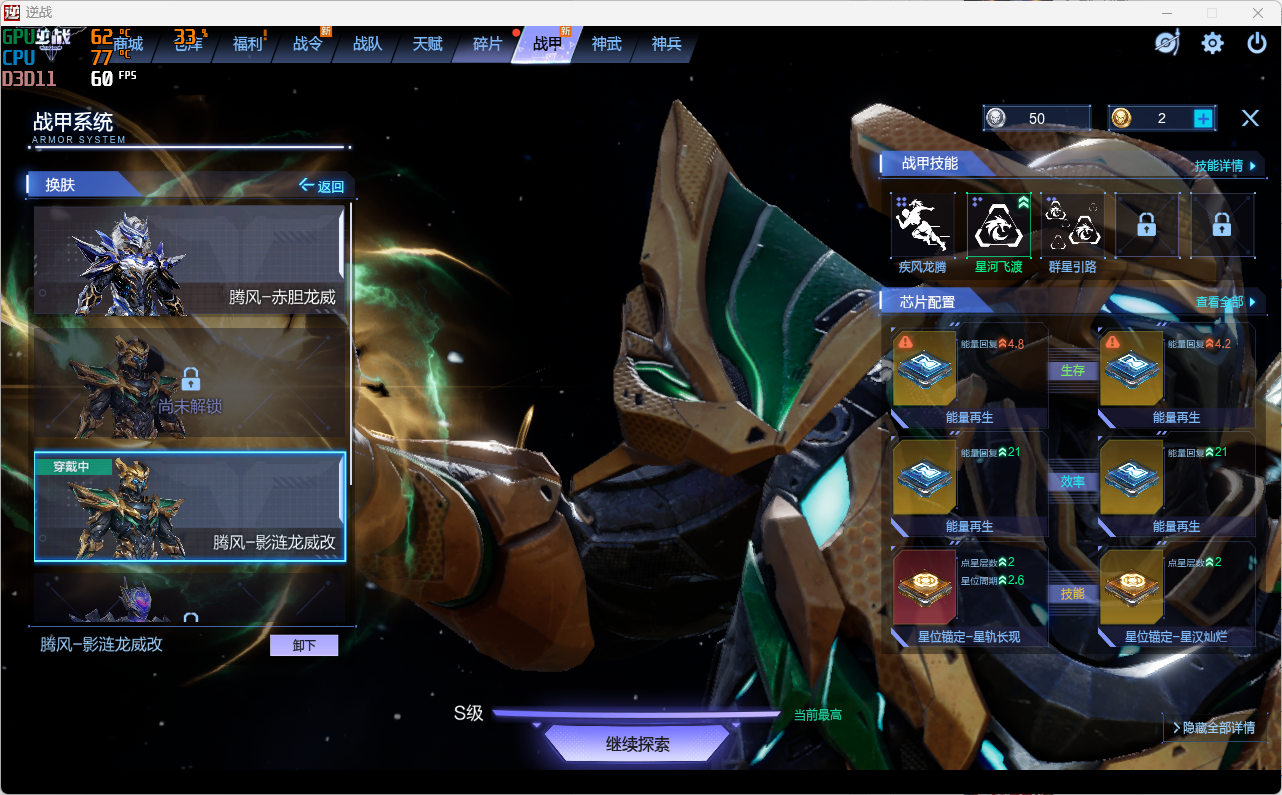This screenshot has height=795, width=1282.
Task: Click the 卸下 unequip button
Action: (304, 645)
